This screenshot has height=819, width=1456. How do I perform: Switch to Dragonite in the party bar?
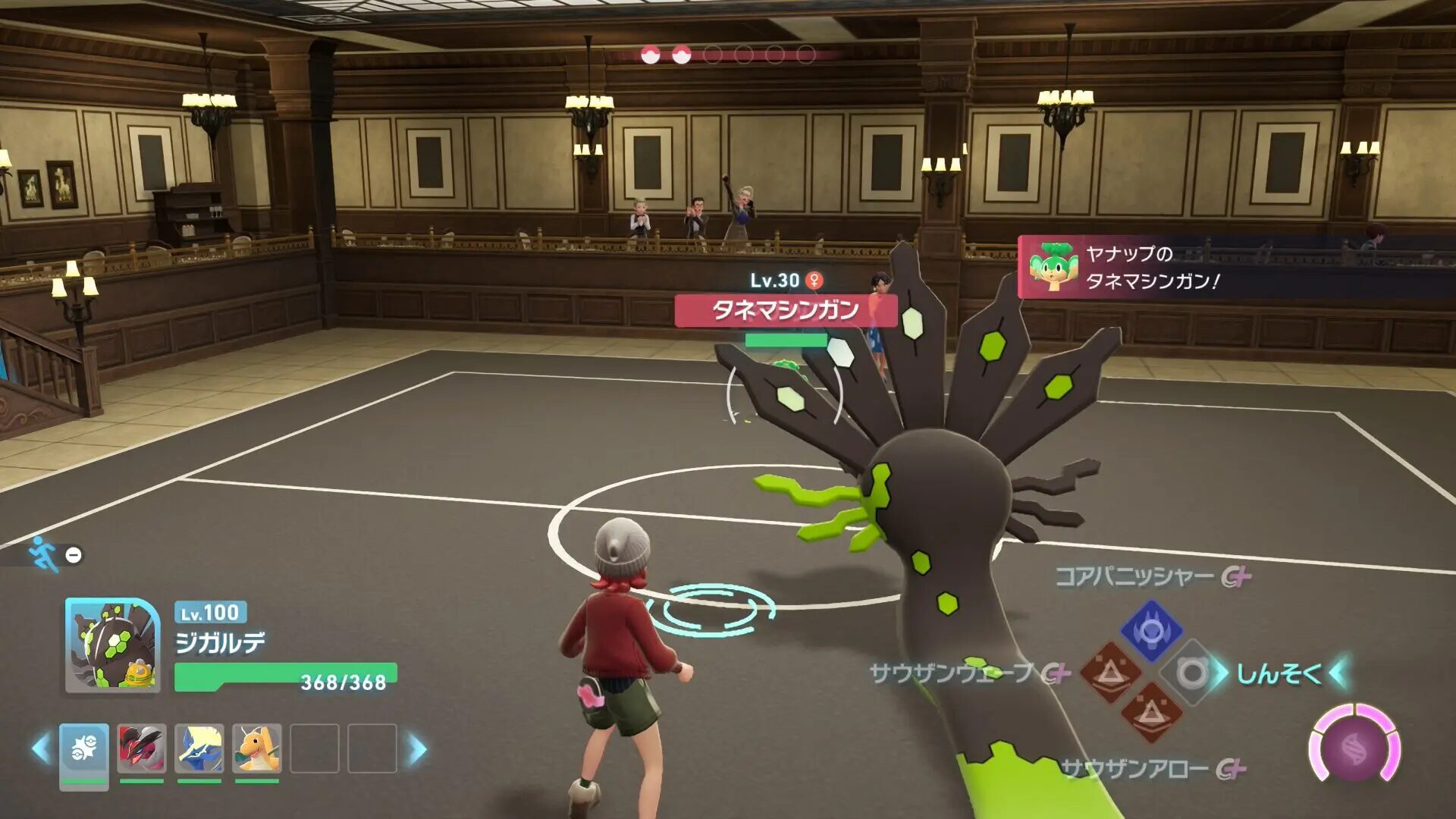tap(257, 748)
